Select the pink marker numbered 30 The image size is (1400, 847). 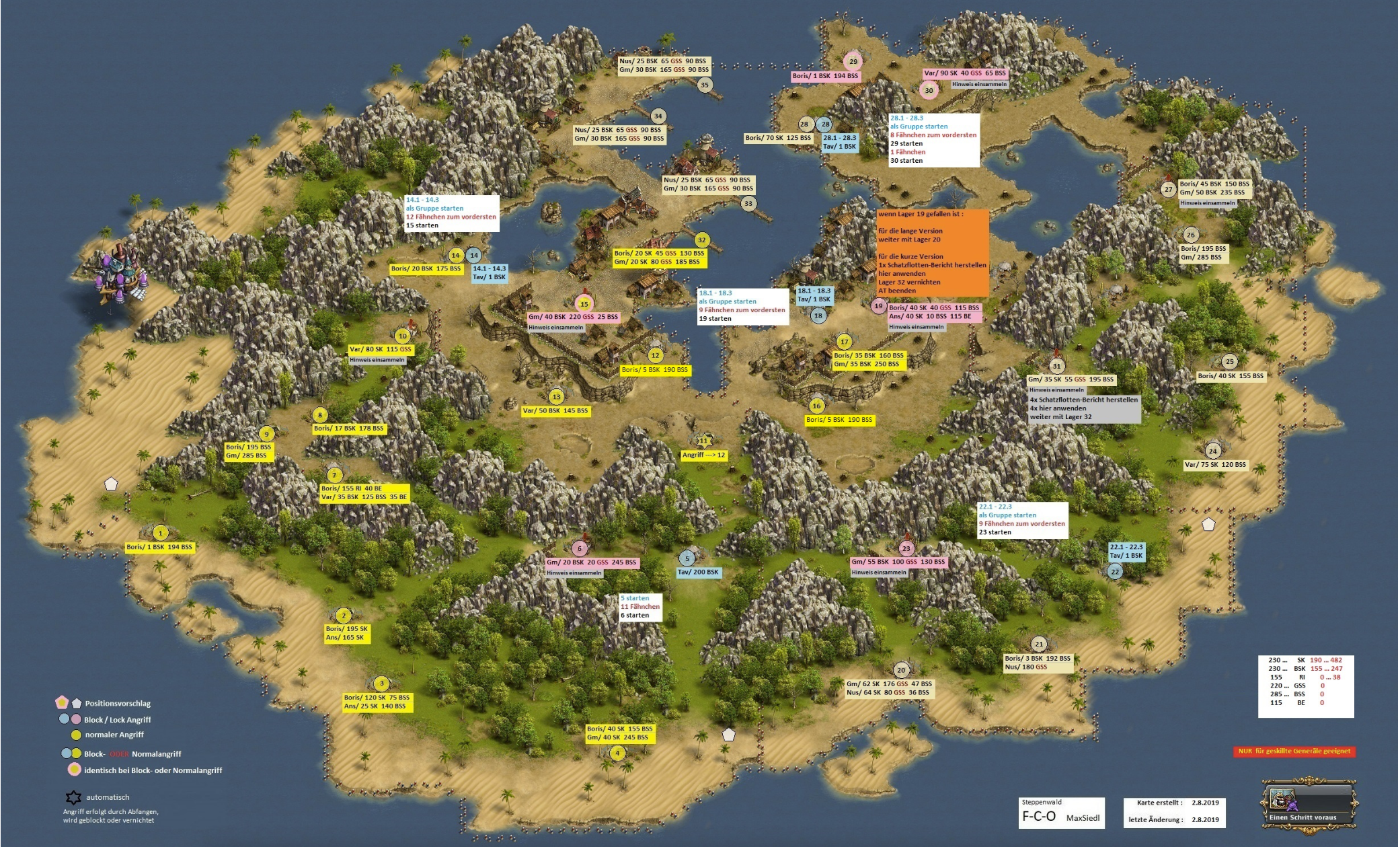929,90
